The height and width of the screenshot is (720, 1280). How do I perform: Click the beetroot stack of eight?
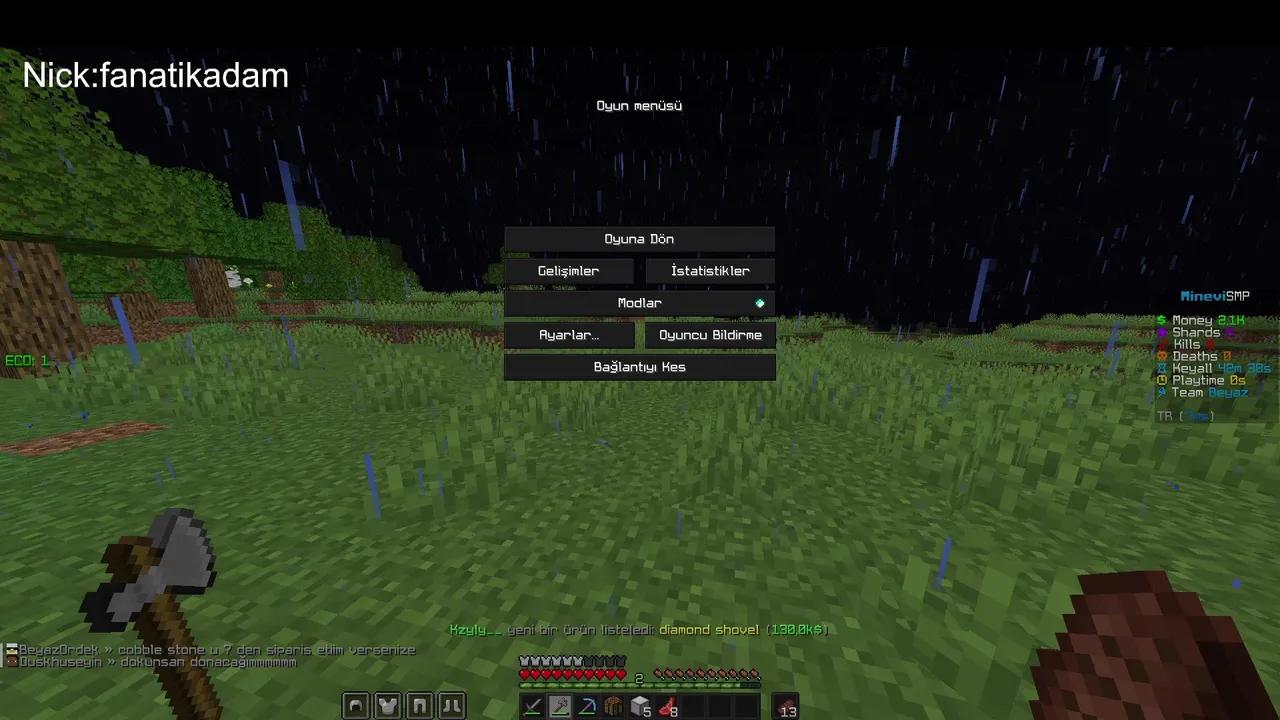pos(668,706)
